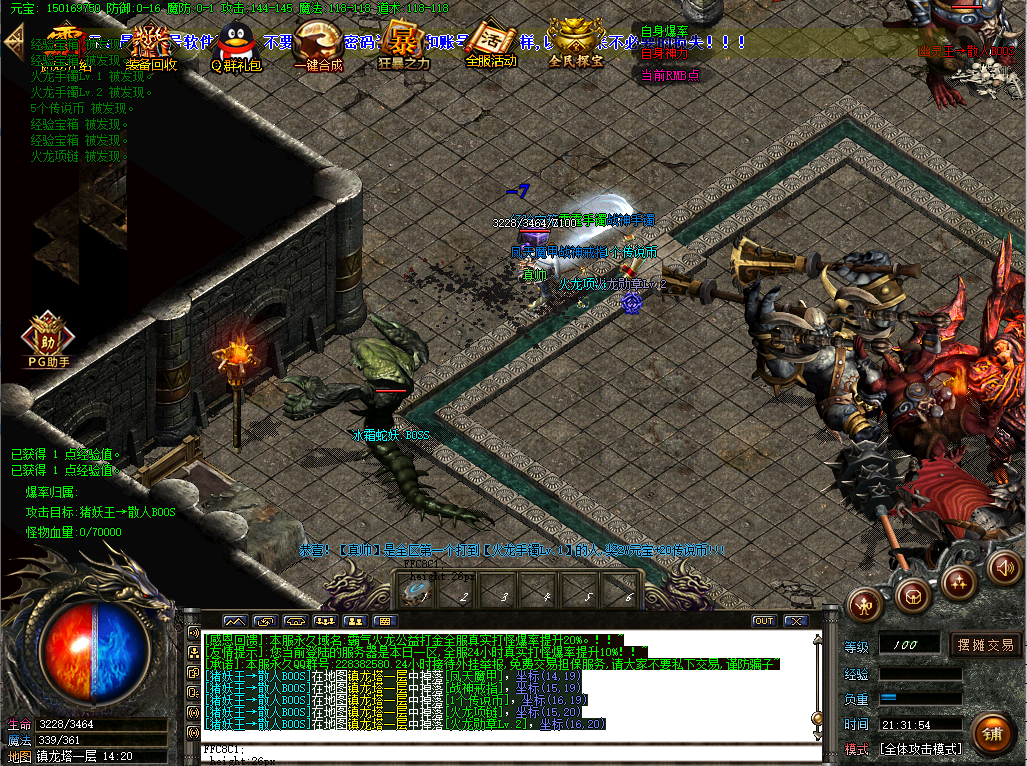Open the Q群礼包 penguin gift pack

pyautogui.click(x=235, y=47)
